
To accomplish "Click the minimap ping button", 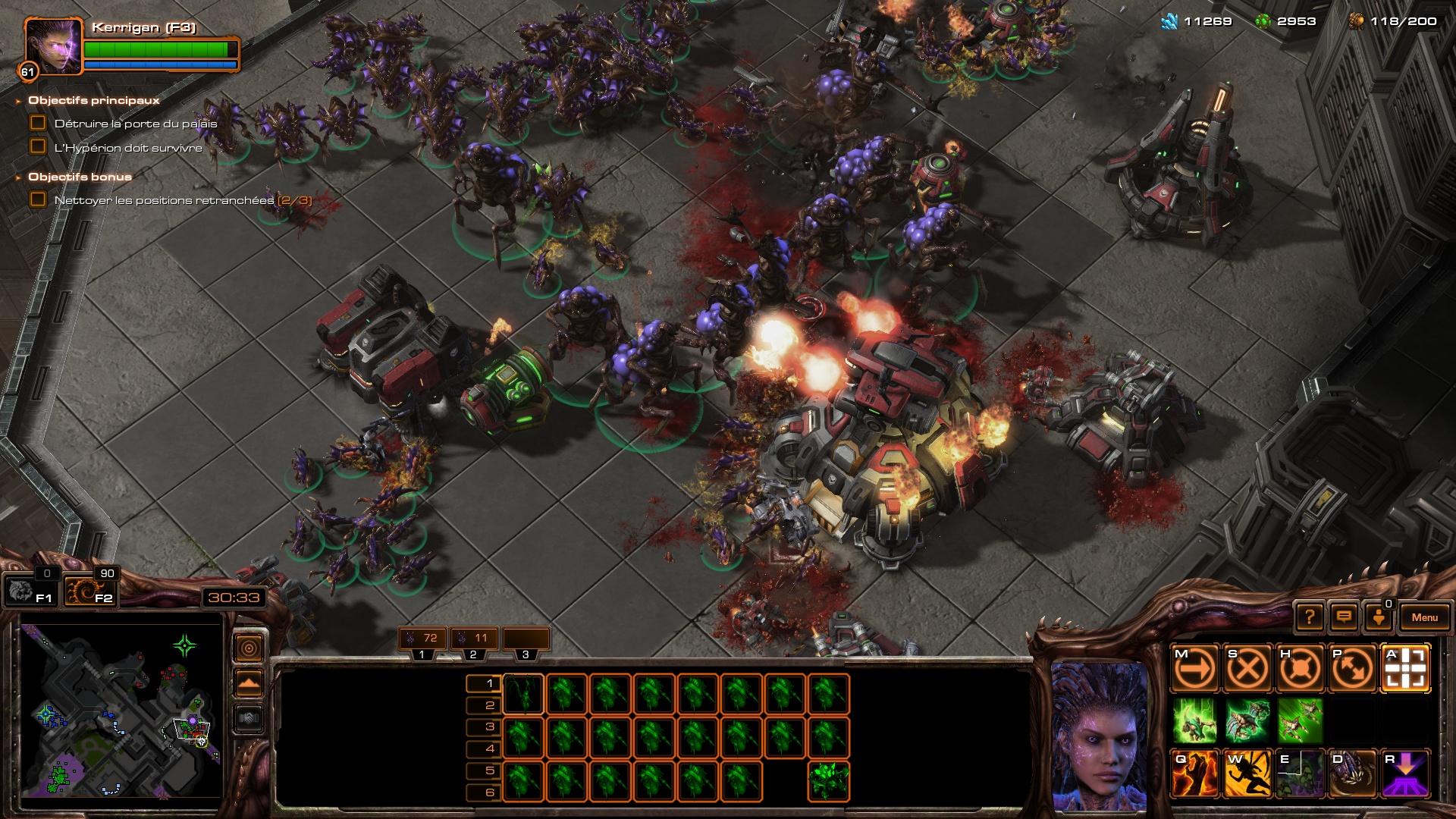I will [249, 648].
